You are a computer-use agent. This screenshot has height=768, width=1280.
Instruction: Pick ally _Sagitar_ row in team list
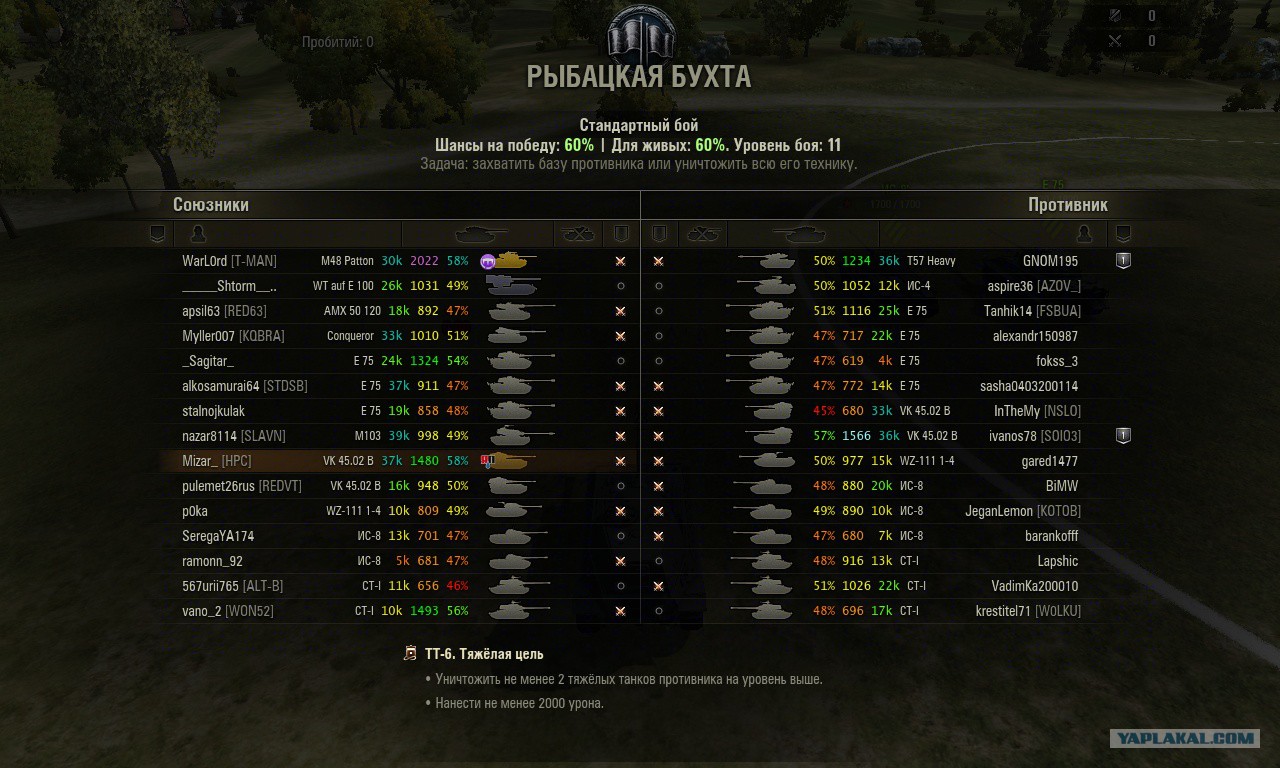[x=208, y=361]
